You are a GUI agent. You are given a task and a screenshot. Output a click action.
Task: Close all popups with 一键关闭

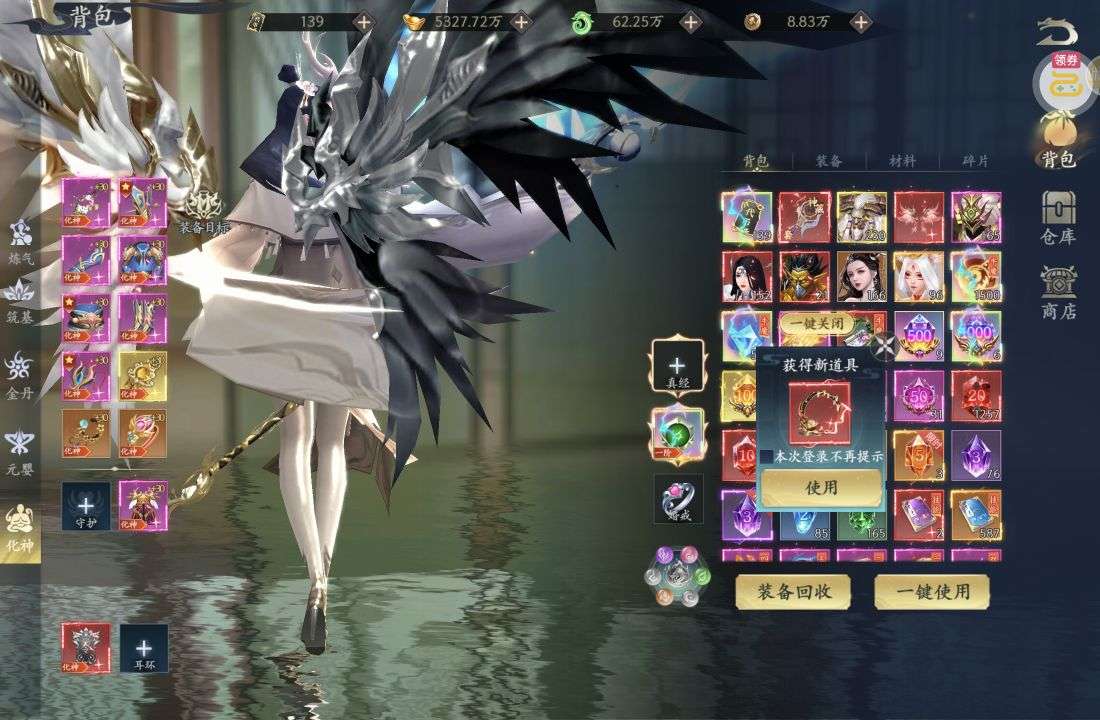(817, 324)
